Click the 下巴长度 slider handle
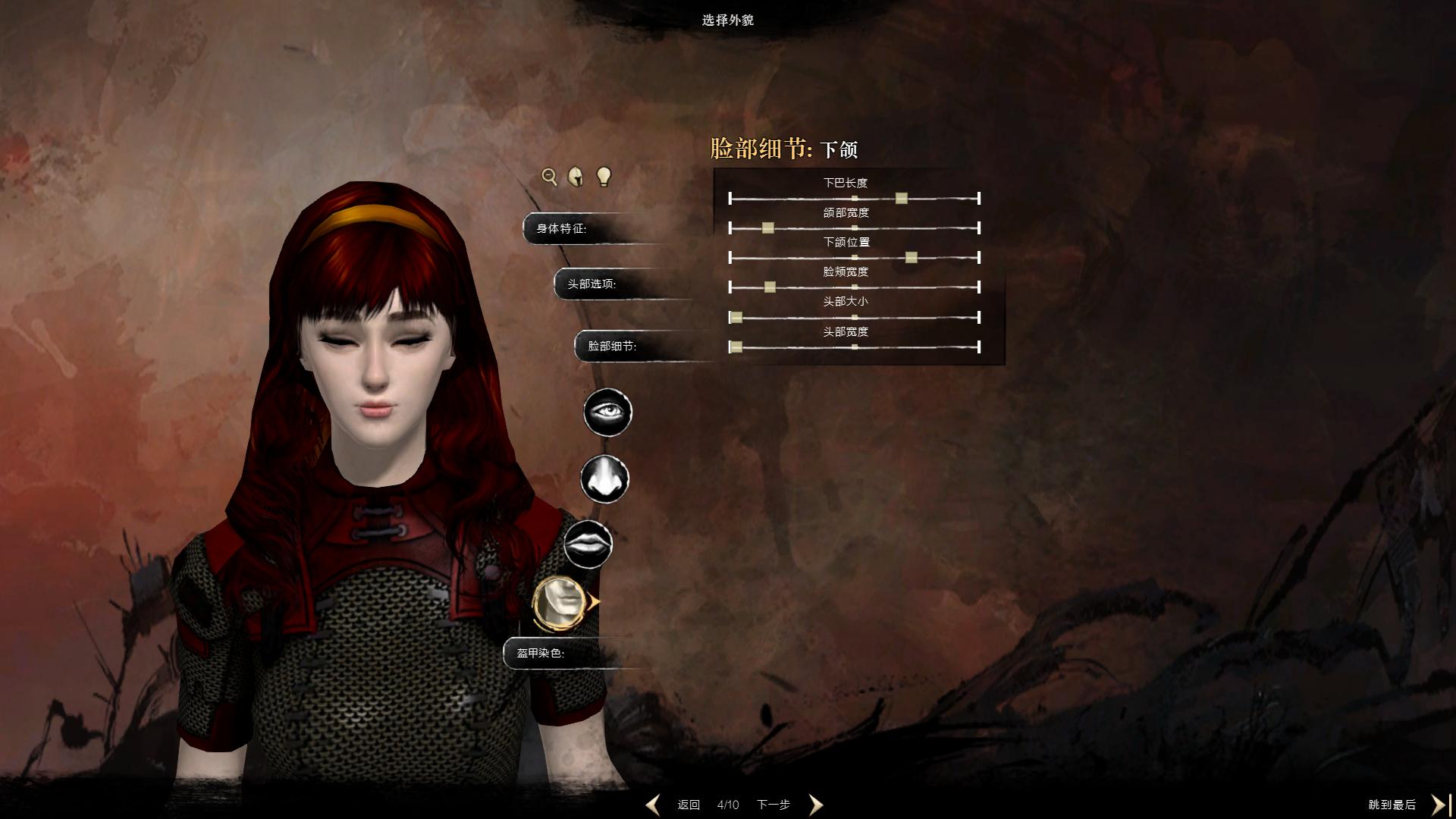The height and width of the screenshot is (819, 1456). (902, 199)
